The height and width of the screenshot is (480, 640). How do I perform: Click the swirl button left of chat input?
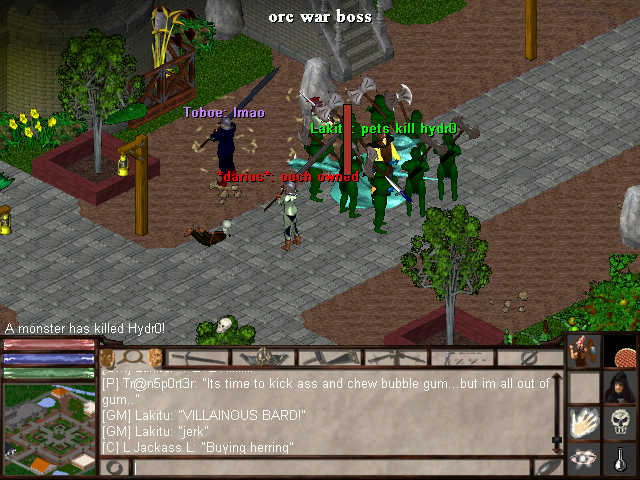[x=114, y=467]
